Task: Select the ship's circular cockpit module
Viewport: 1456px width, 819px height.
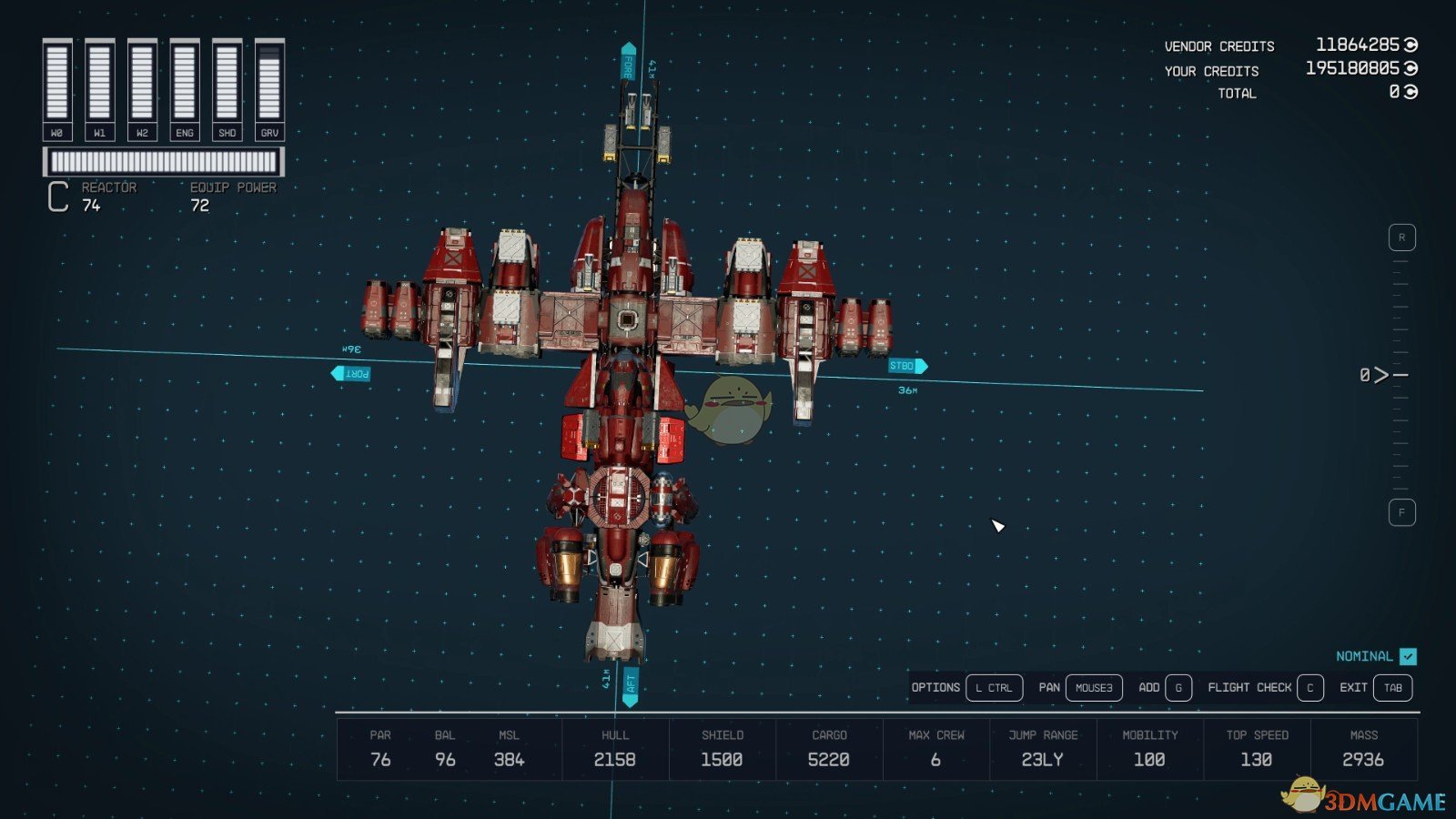Action: 617,496
